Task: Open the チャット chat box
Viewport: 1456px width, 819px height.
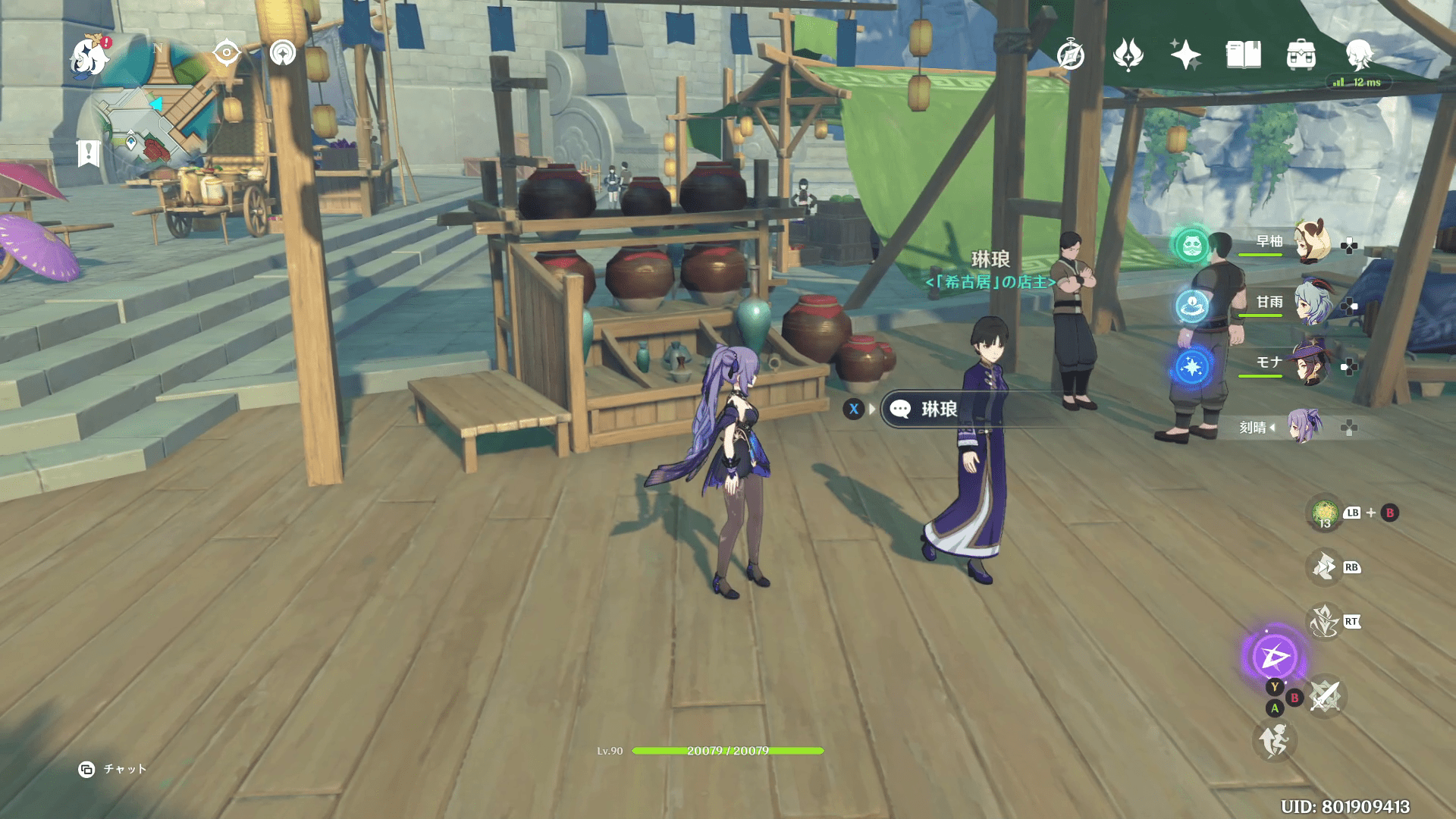Action: 113,769
